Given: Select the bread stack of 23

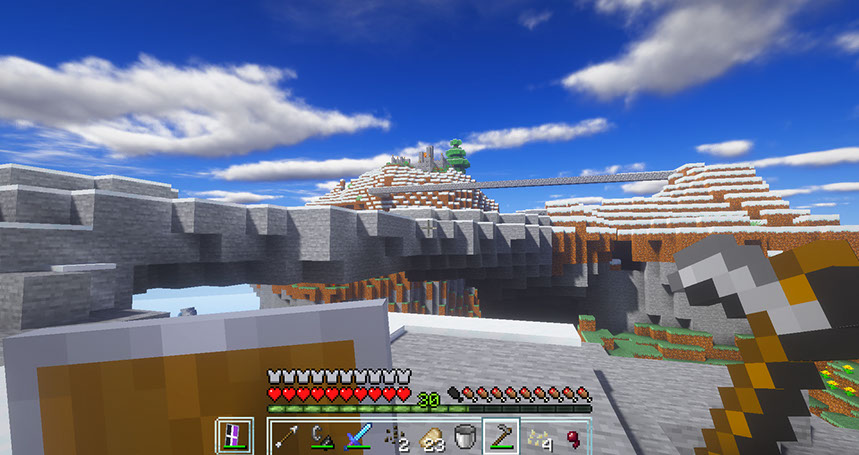Looking at the screenshot, I should click(430, 437).
